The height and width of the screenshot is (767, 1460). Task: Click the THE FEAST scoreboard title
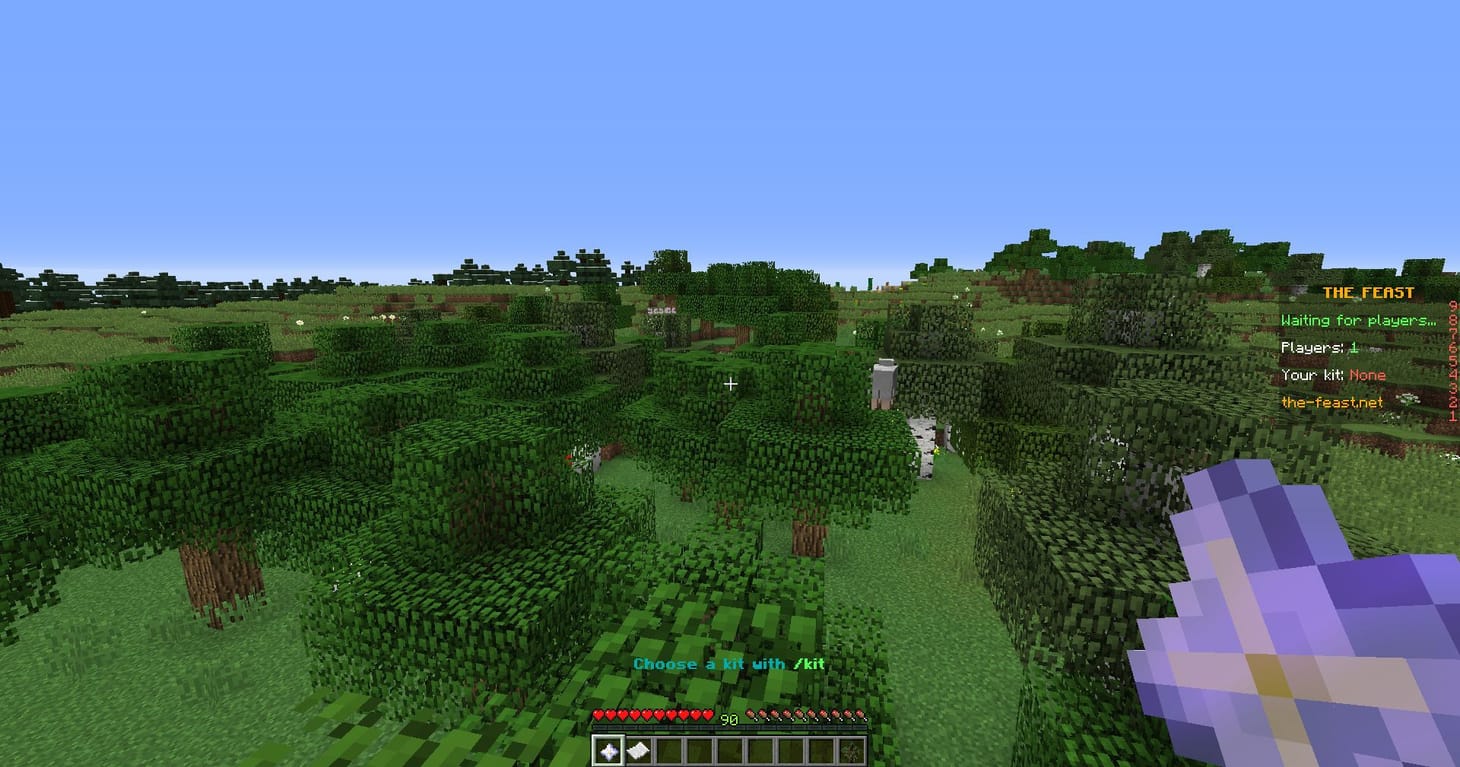tap(1369, 293)
